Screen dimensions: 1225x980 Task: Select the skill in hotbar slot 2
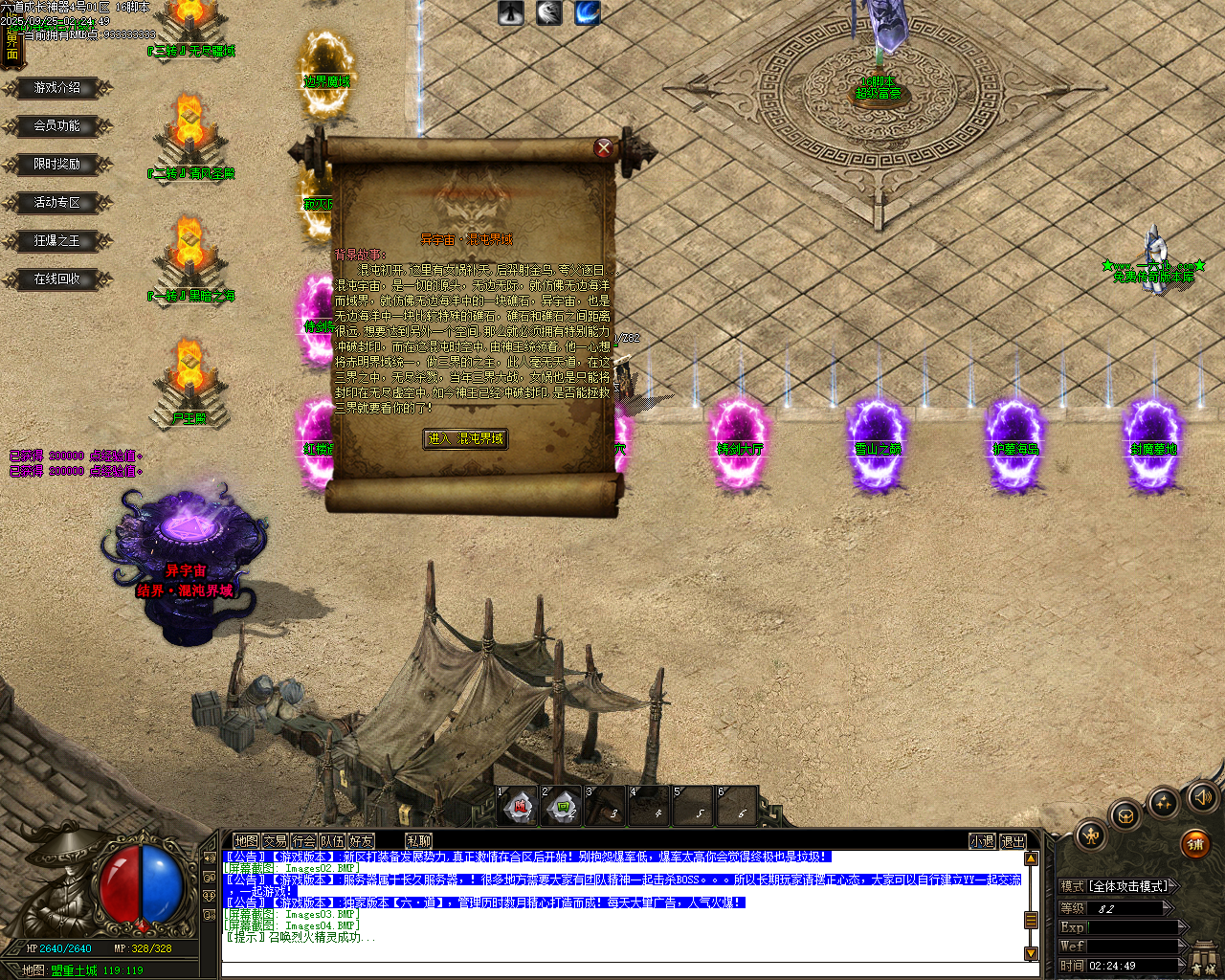coord(561,807)
